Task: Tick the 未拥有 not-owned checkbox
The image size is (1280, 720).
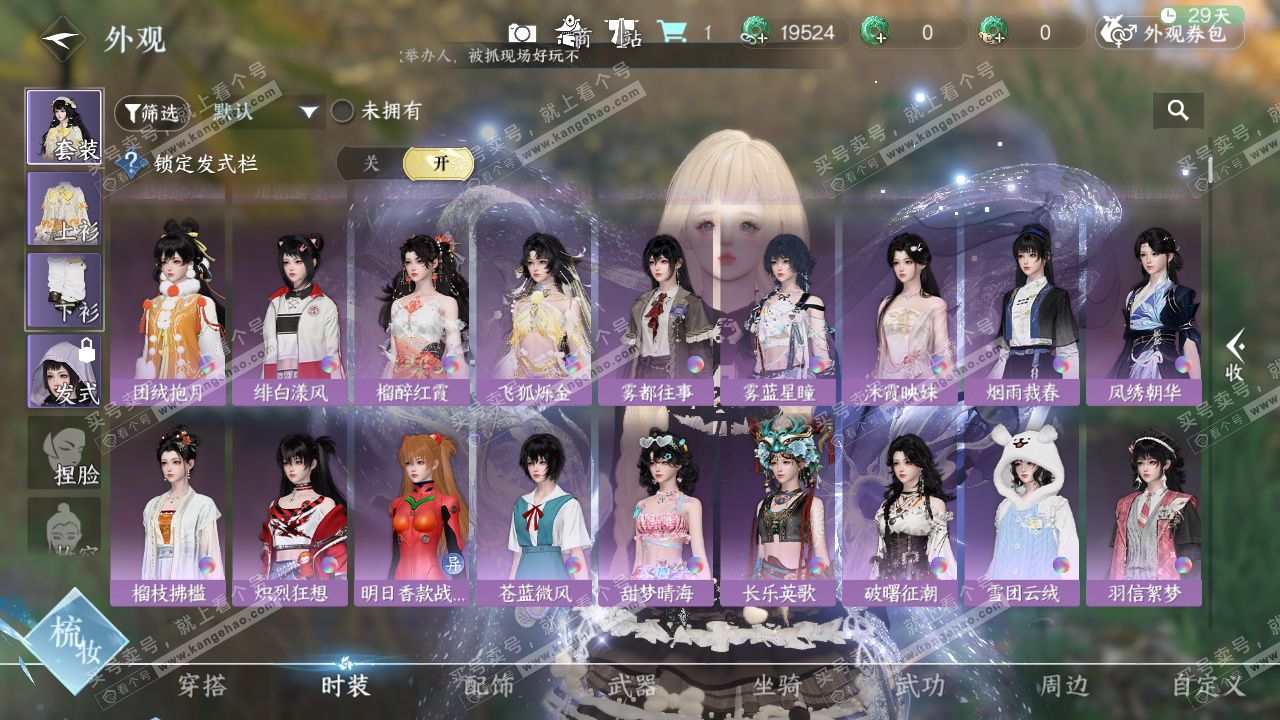Action: (x=343, y=112)
